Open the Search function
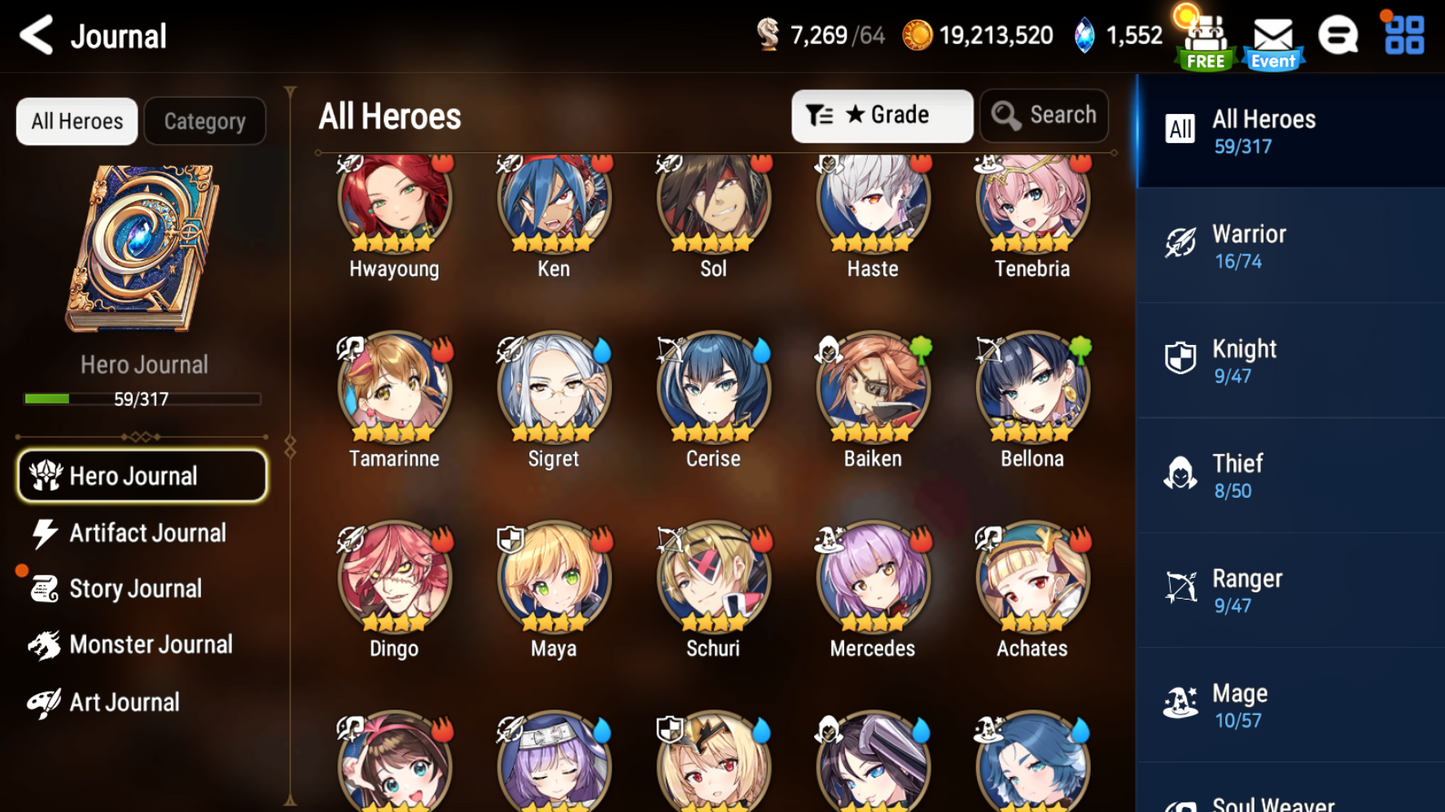Screen dimensions: 1445x812 point(1044,115)
